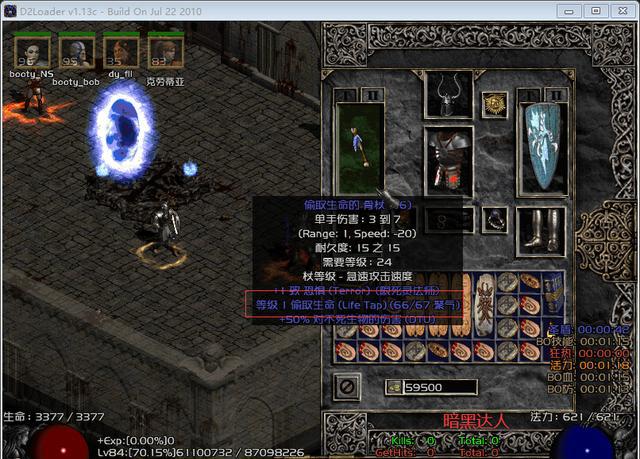Click the golden amulet slot
This screenshot has width=640, height=459.
(x=492, y=102)
